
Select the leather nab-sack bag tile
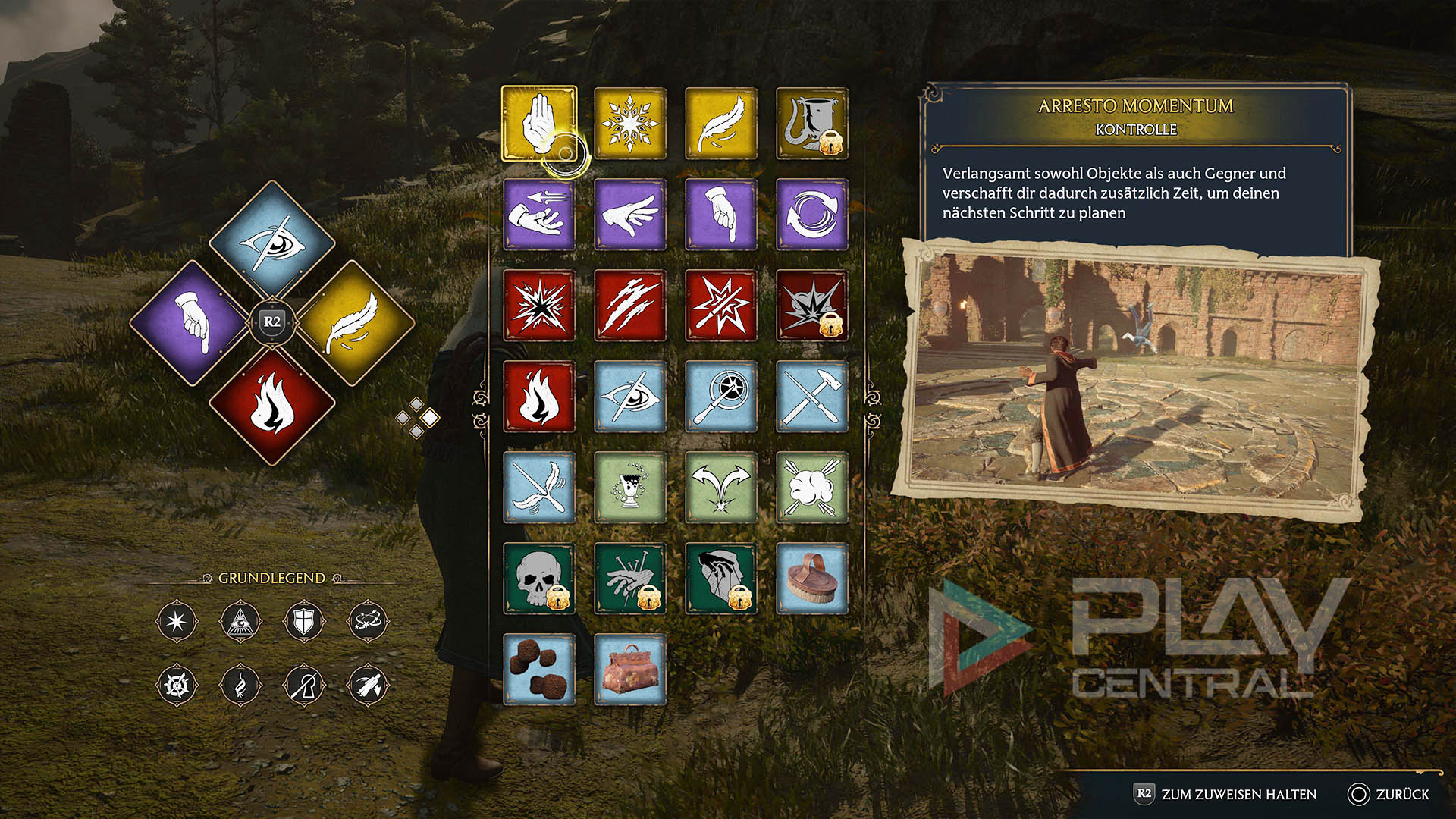click(x=629, y=669)
